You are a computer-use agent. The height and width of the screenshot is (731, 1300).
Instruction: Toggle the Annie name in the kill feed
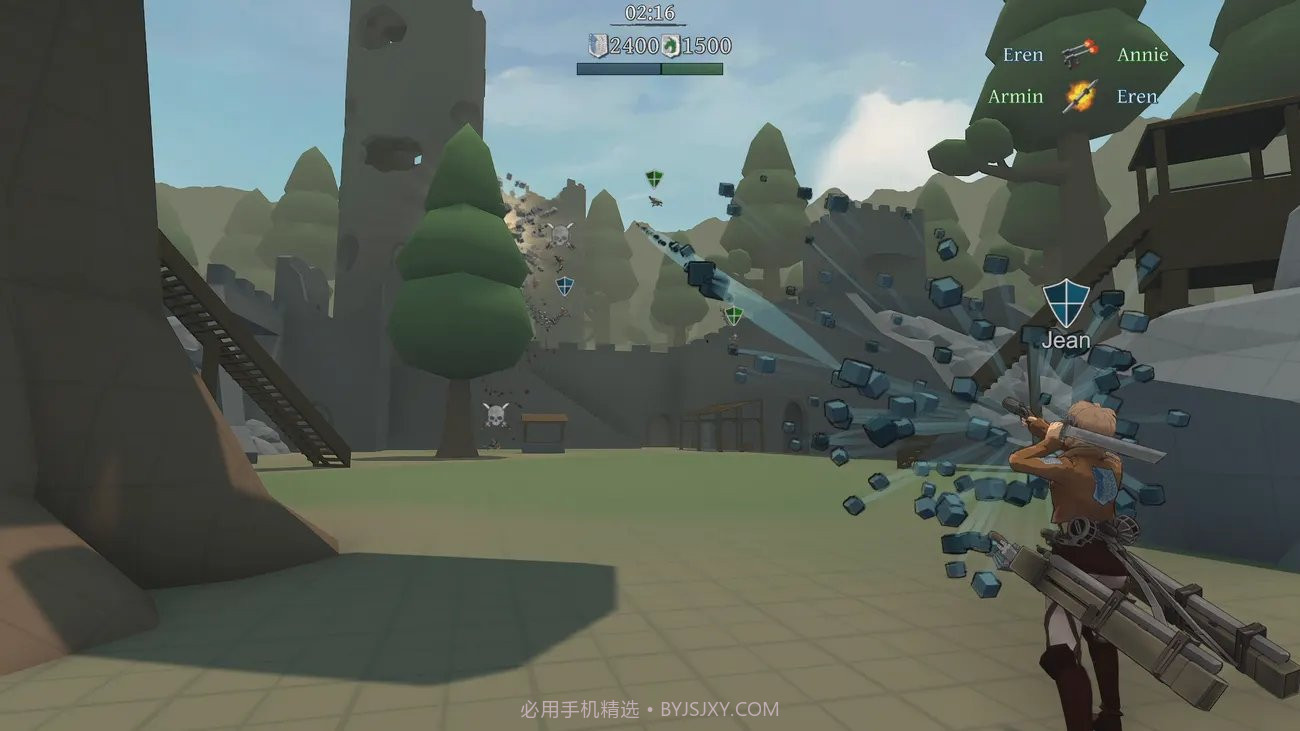(1141, 55)
